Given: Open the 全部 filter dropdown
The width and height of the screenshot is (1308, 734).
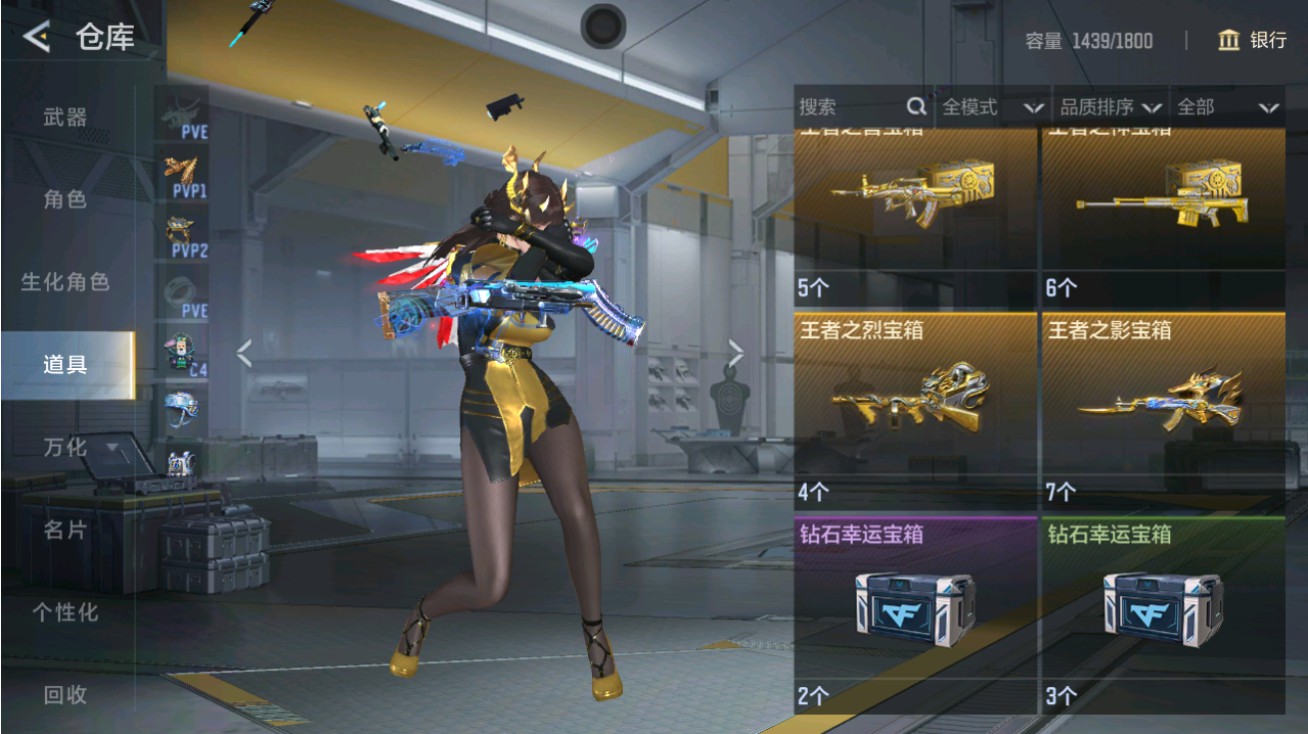Looking at the screenshot, I should pos(1226,107).
